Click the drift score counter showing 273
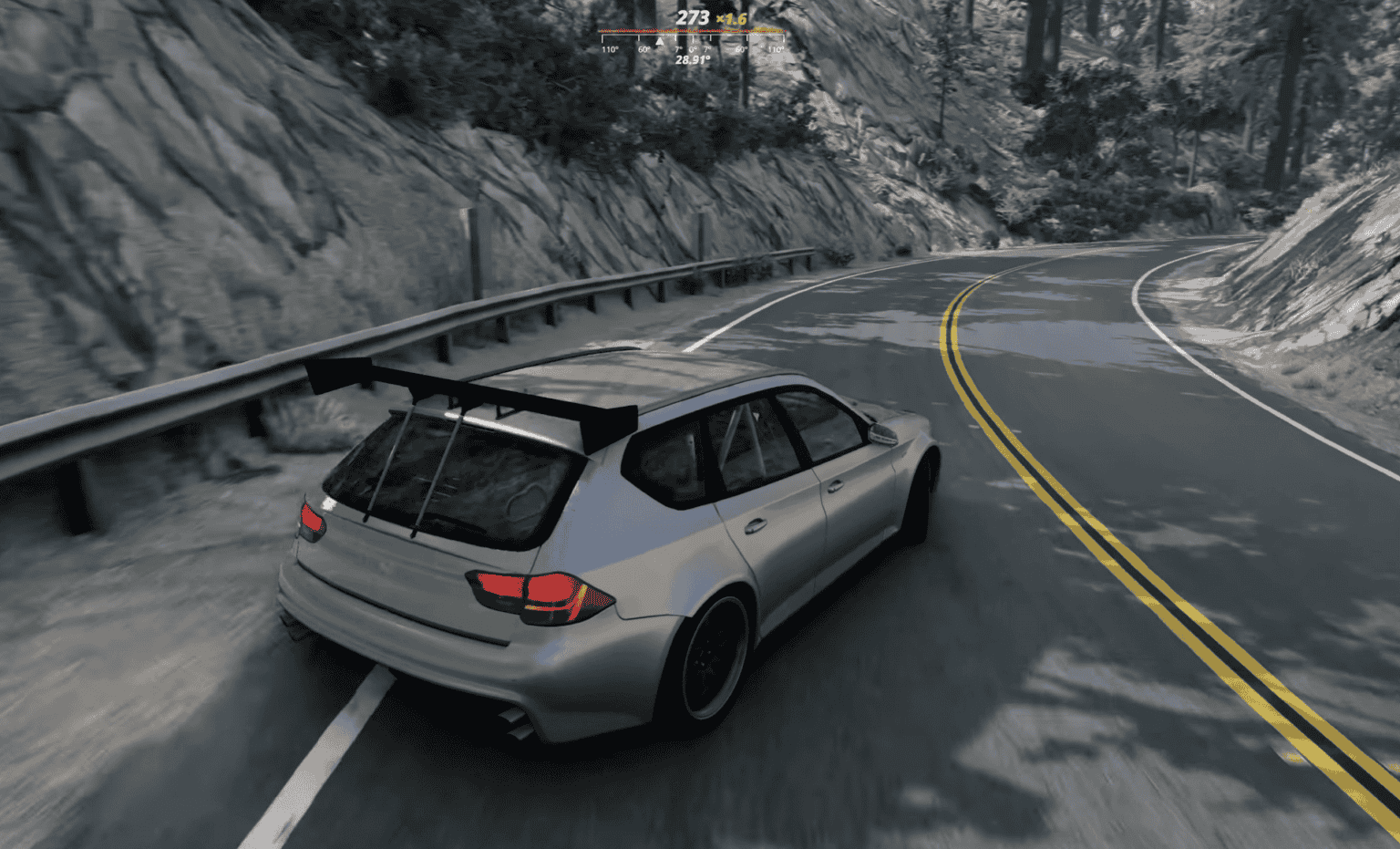 691,17
